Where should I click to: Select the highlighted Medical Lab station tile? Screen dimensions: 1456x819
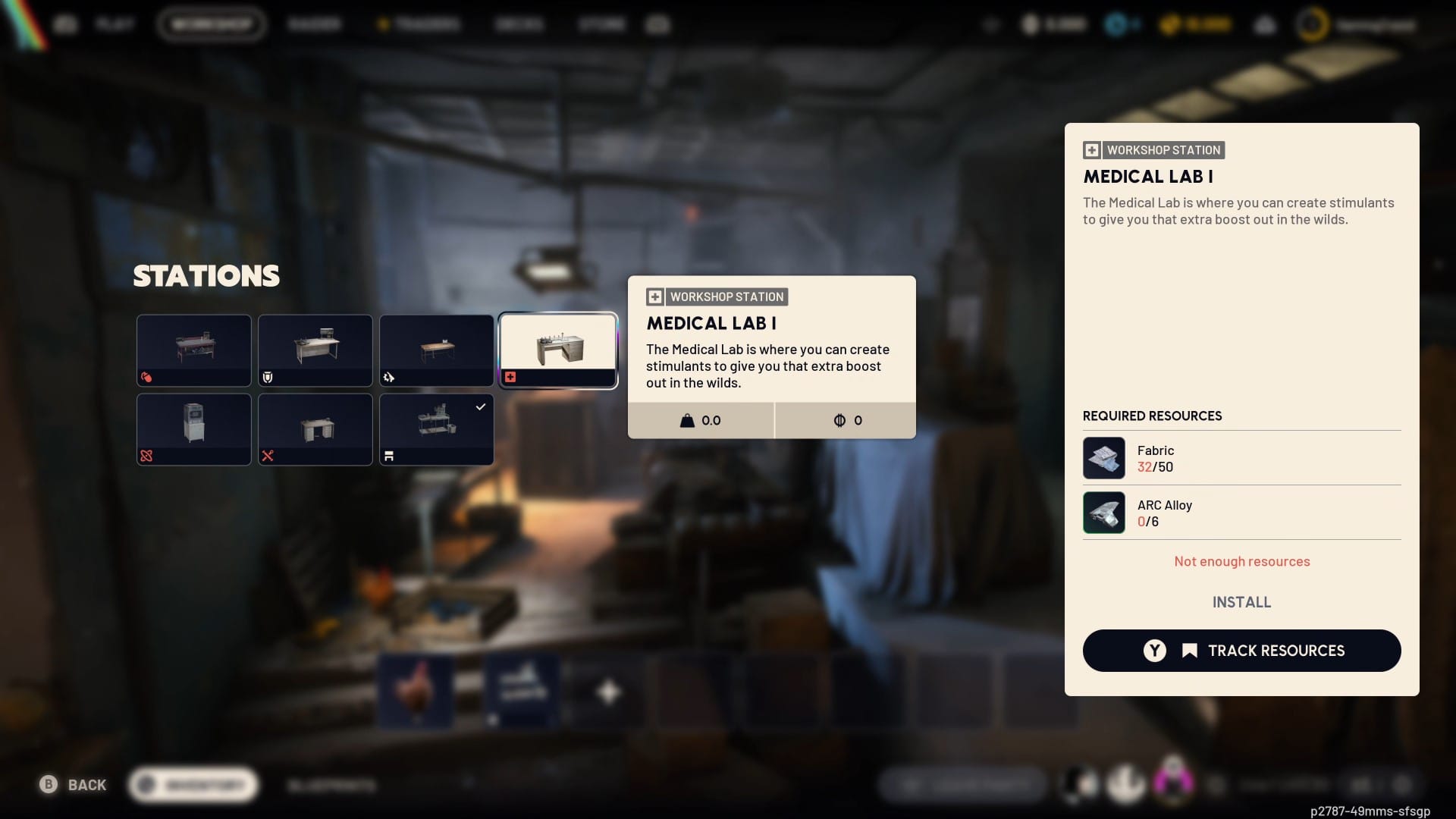(558, 350)
